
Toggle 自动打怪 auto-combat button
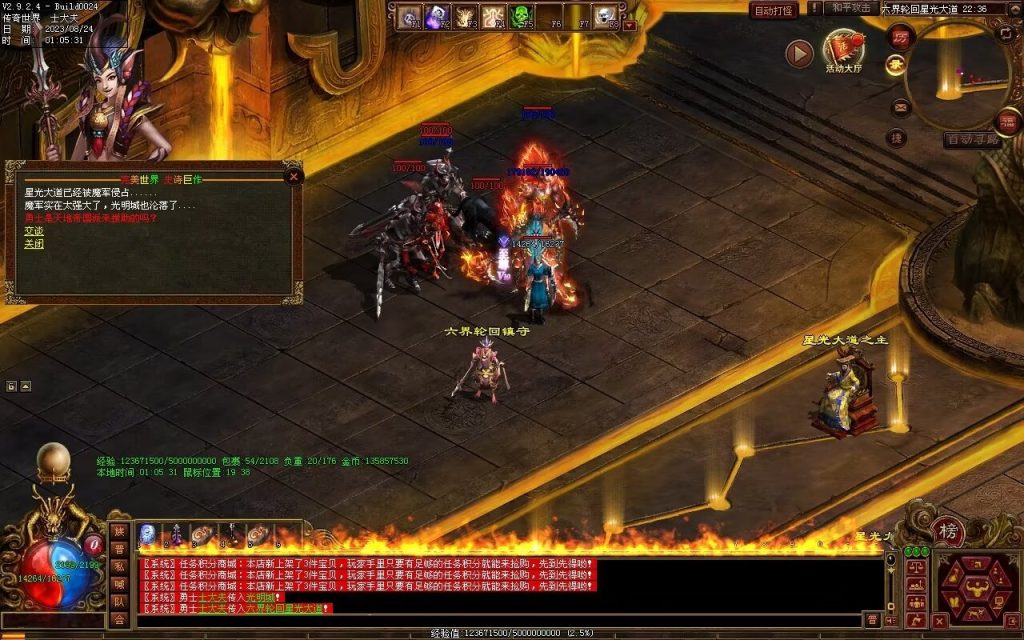pos(774,10)
